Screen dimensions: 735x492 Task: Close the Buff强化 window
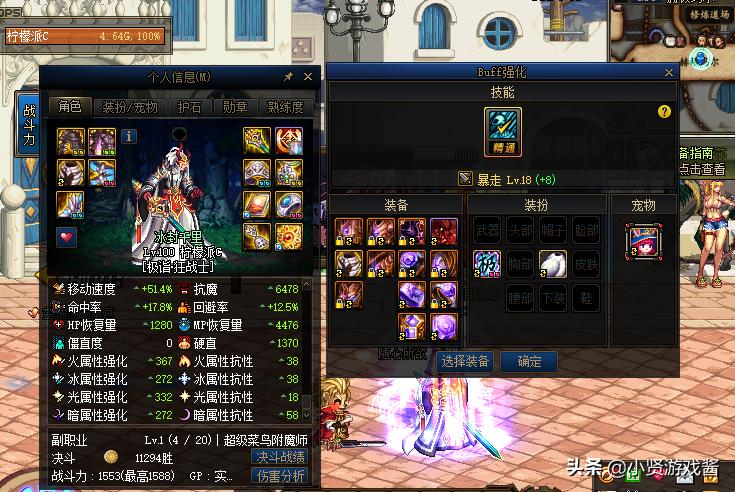coord(669,73)
